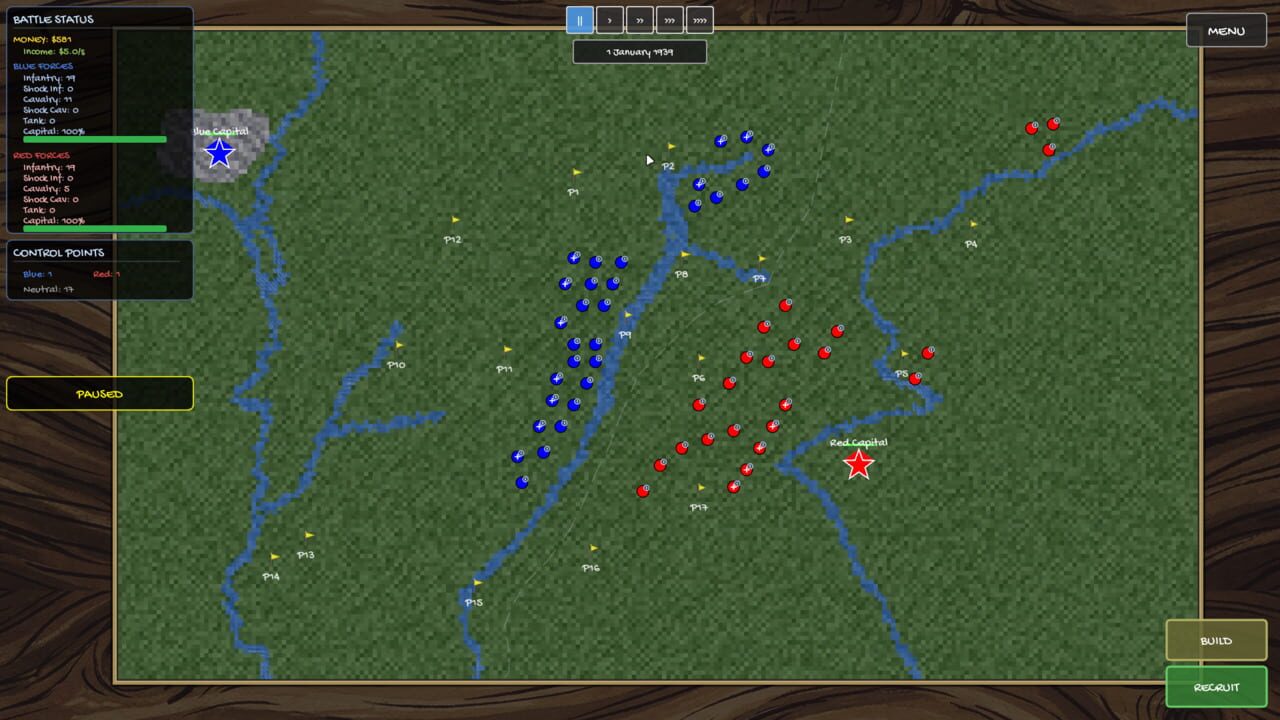Viewport: 1280px width, 720px height.
Task: Select the Blue Capital star marker
Action: coord(218,152)
